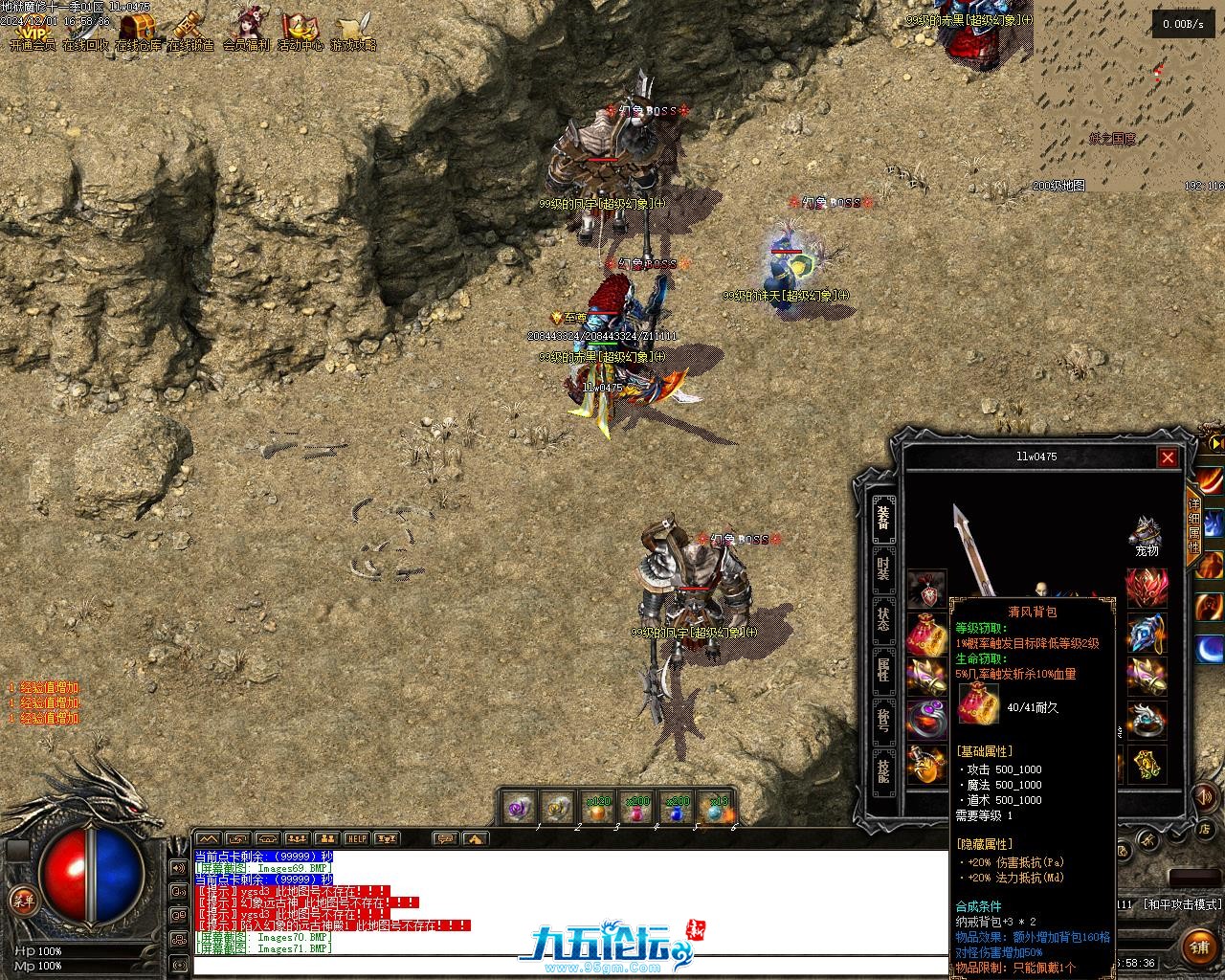Click the minimap in the corner
This screenshot has width=1225, height=980.
pyautogui.click(x=1127, y=96)
